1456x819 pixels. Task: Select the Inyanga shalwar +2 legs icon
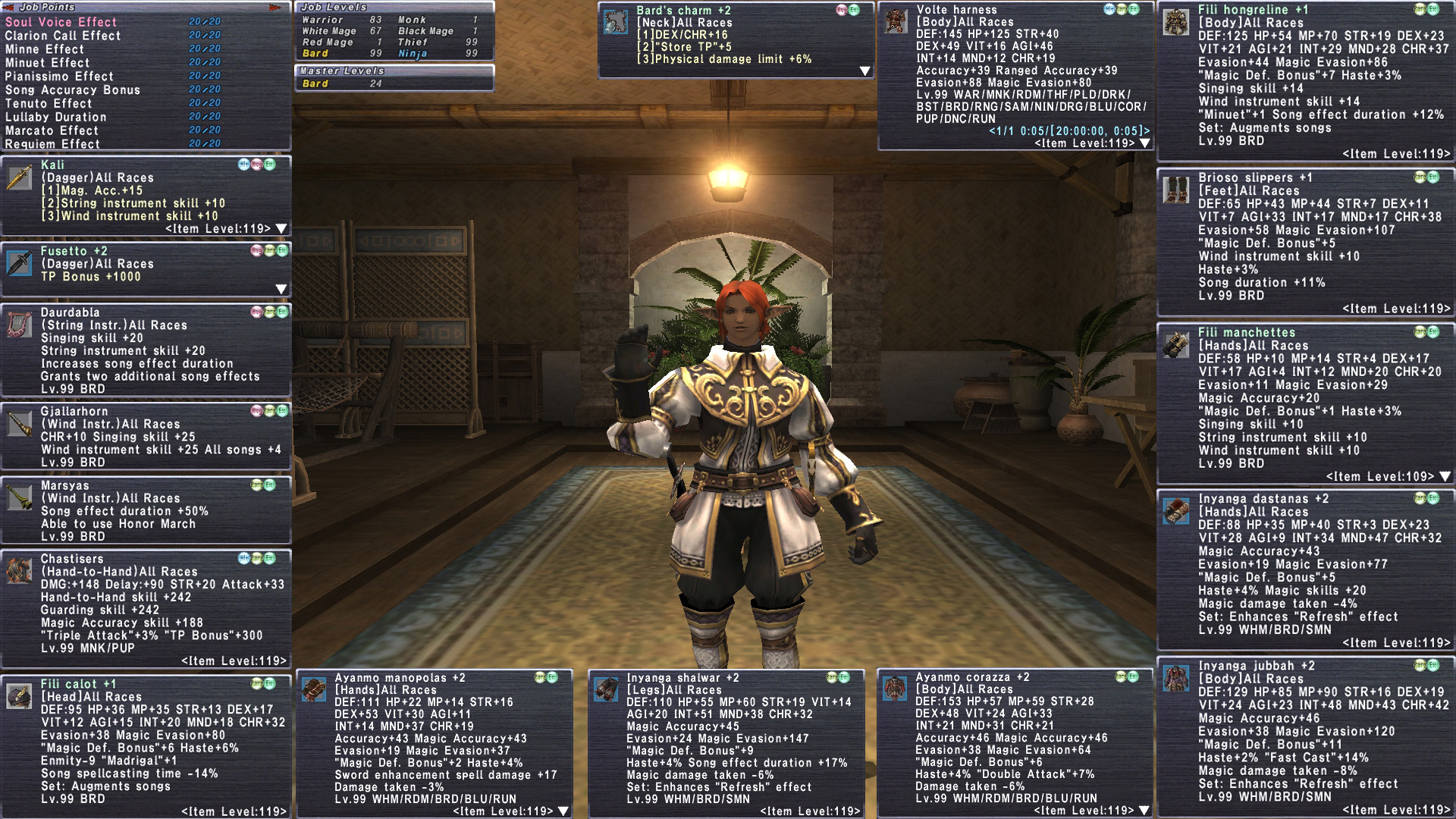[x=605, y=689]
